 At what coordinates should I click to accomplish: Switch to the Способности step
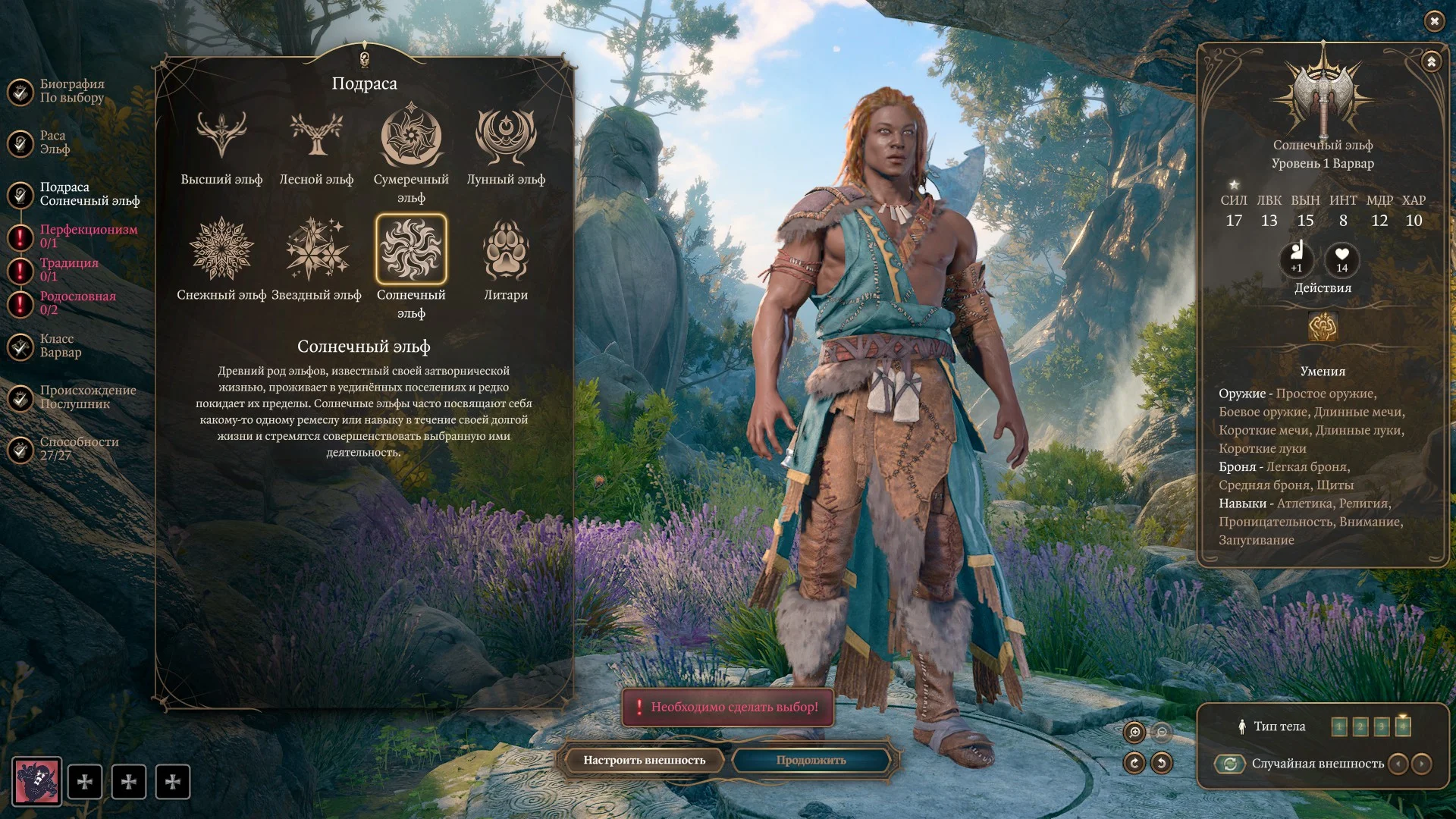tap(79, 449)
